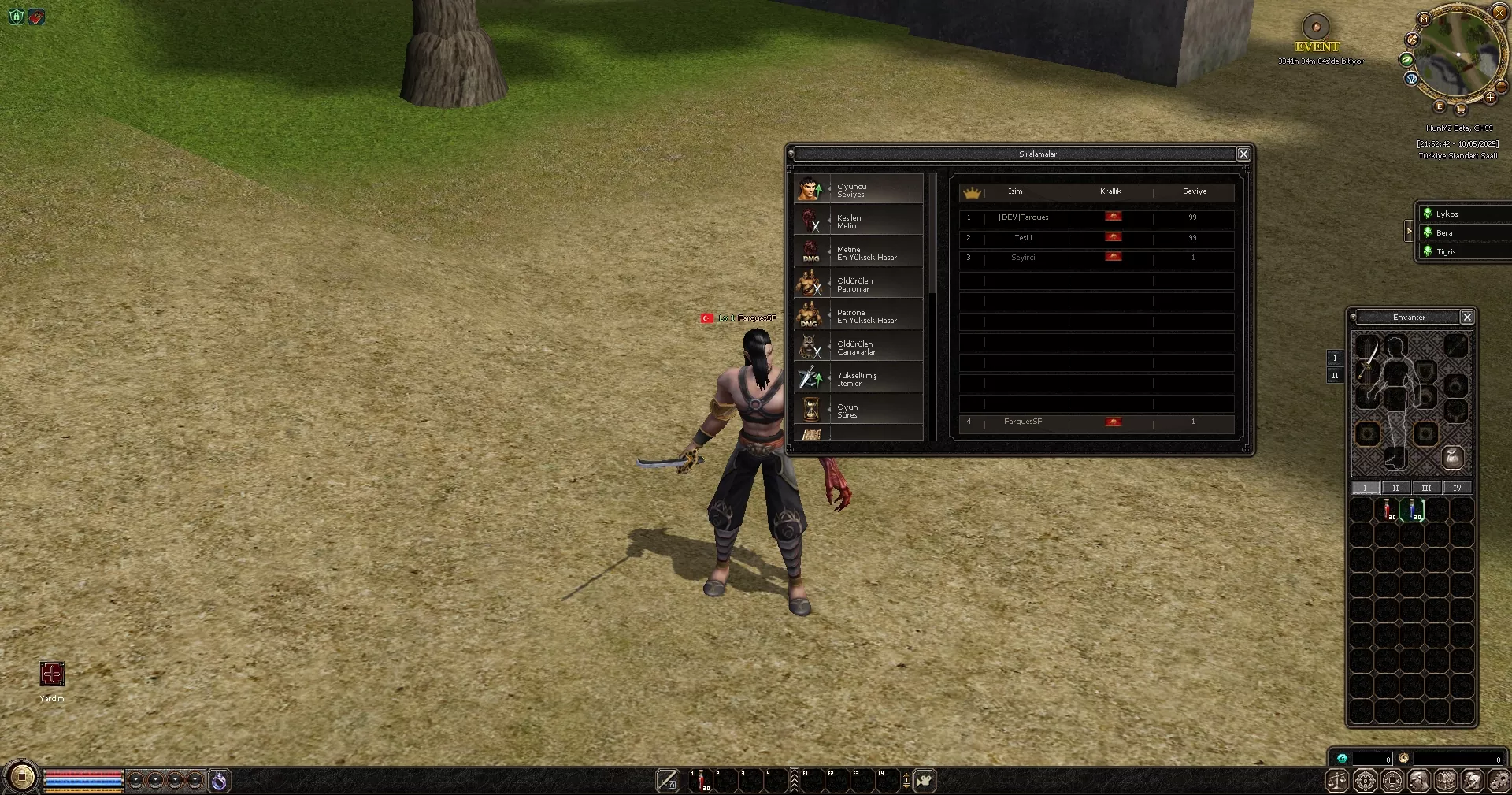The height and width of the screenshot is (795, 1512).
Task: Select equipment page II in the Envanter
Action: 1335,376
